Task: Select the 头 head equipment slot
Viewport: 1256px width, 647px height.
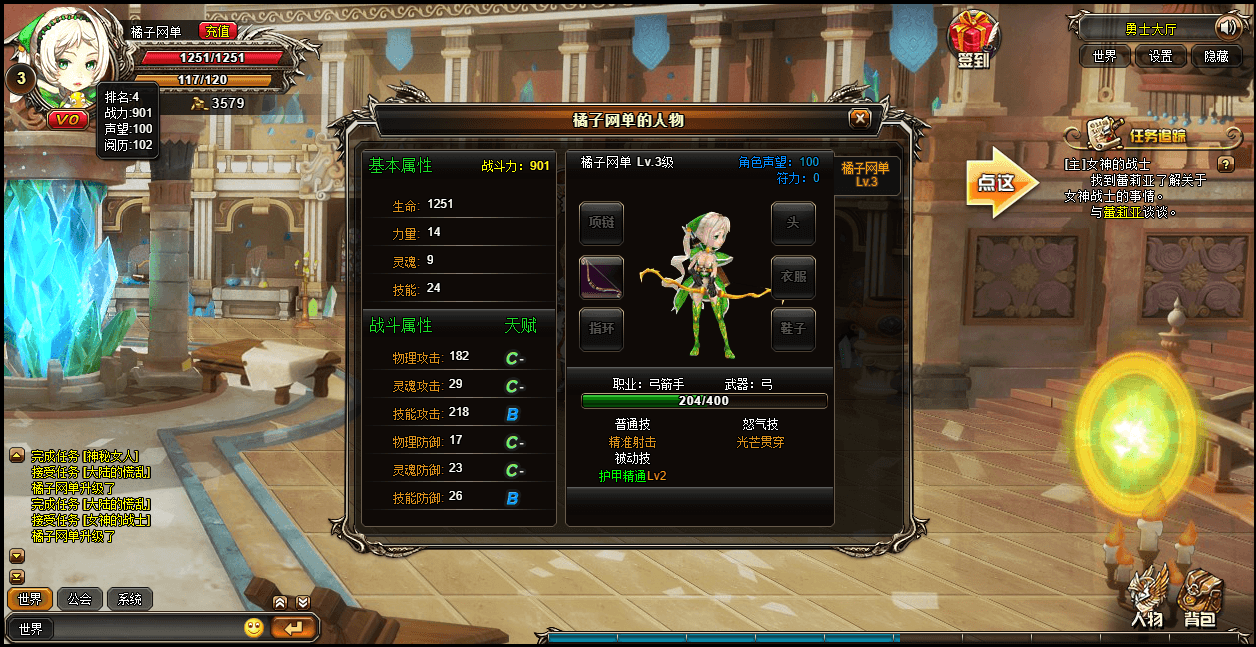Action: (793, 224)
